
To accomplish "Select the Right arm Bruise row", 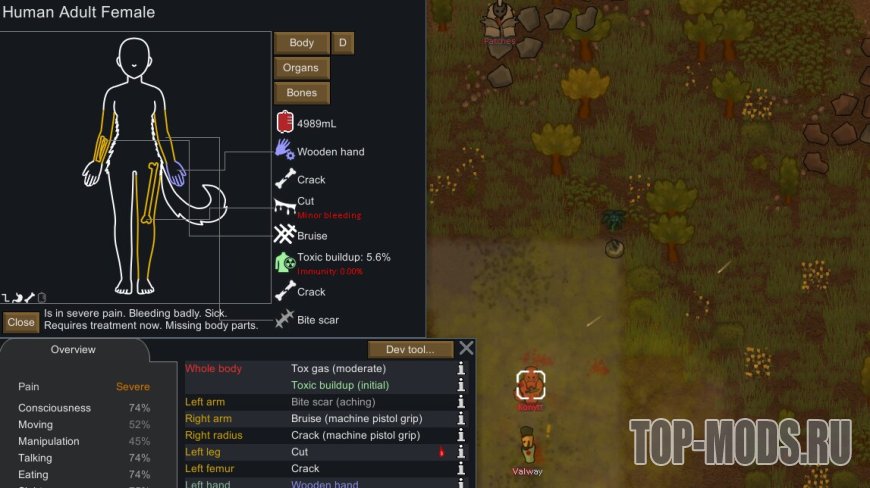I will tap(320, 419).
